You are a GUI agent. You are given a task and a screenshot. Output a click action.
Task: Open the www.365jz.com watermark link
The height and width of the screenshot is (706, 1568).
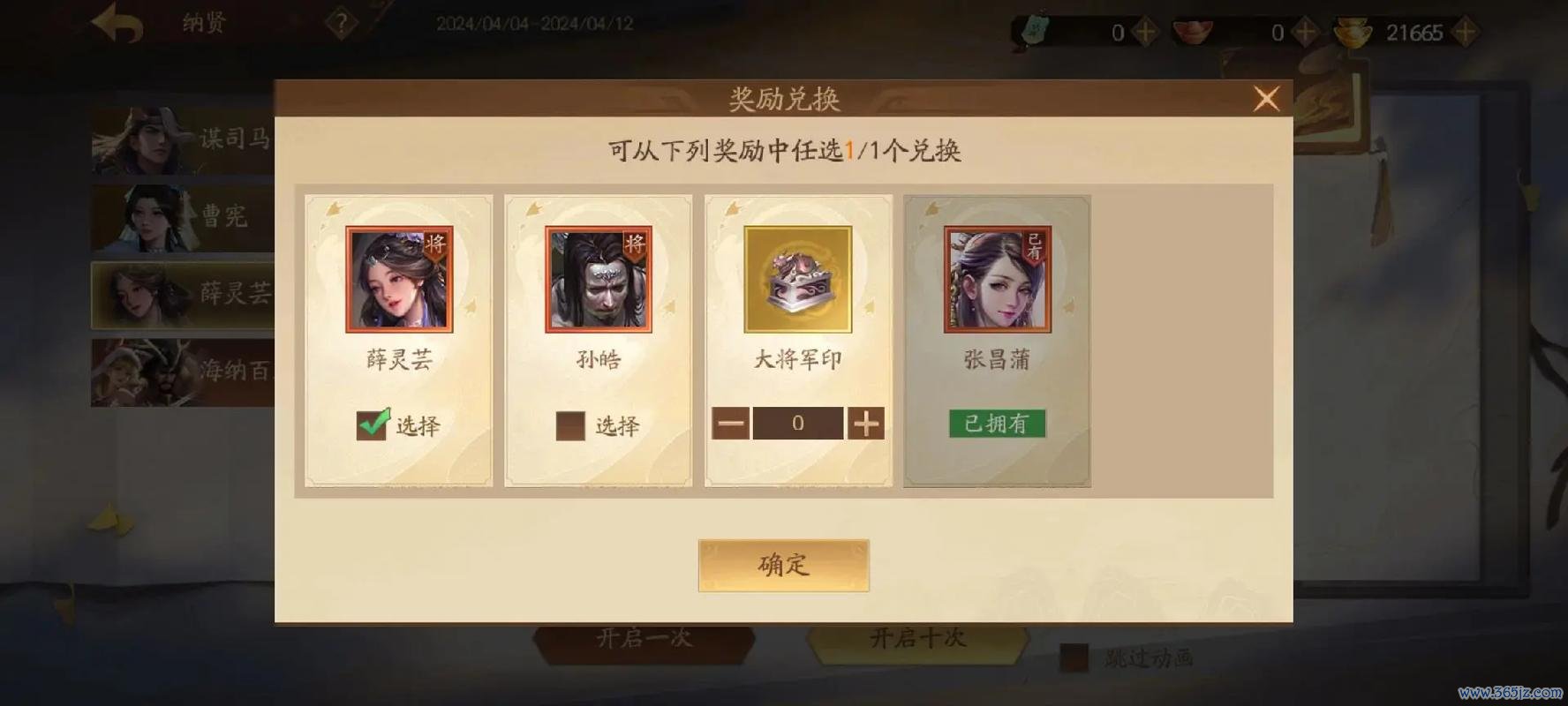coord(1510,694)
